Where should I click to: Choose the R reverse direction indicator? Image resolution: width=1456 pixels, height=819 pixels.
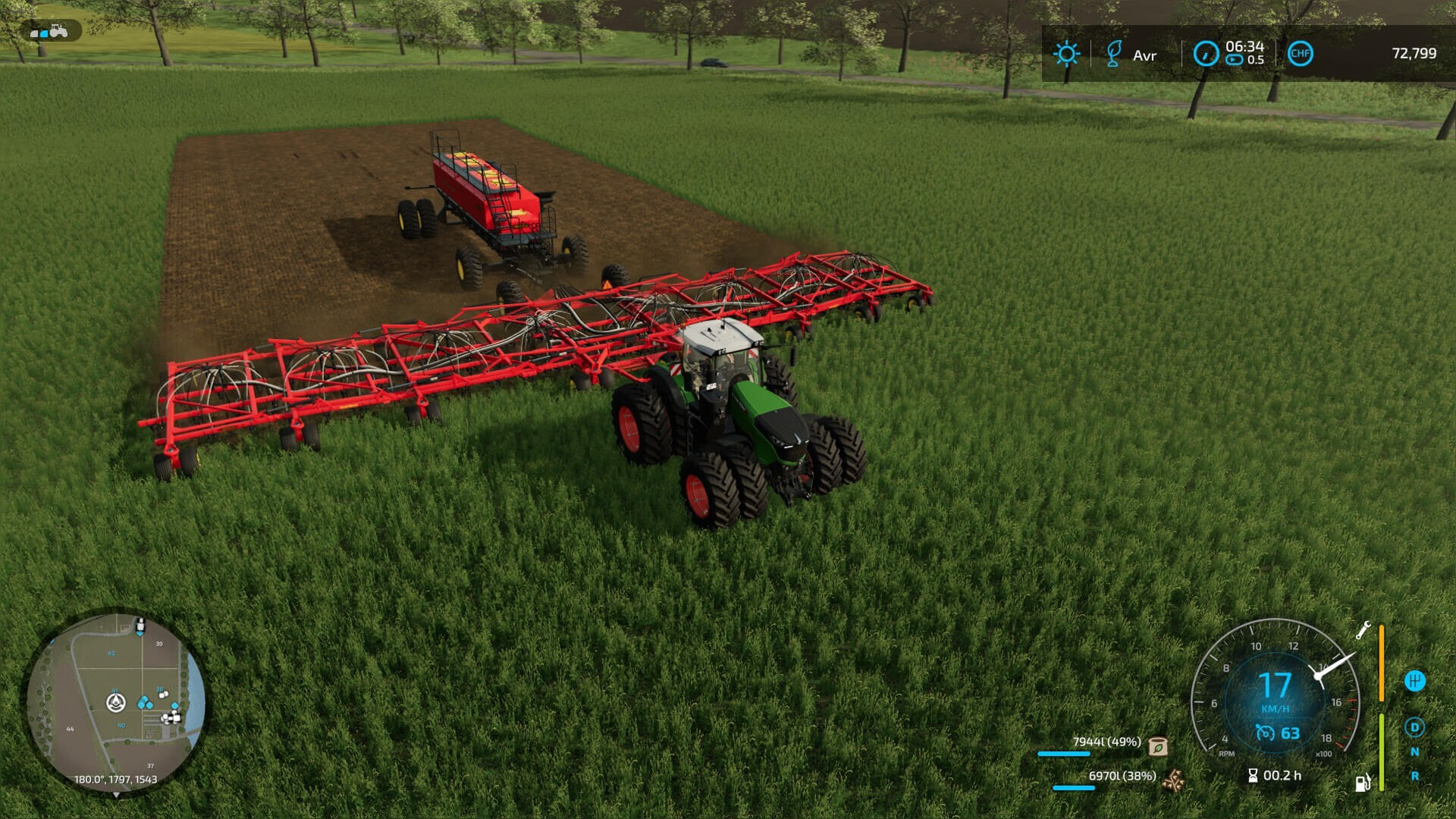click(1414, 776)
